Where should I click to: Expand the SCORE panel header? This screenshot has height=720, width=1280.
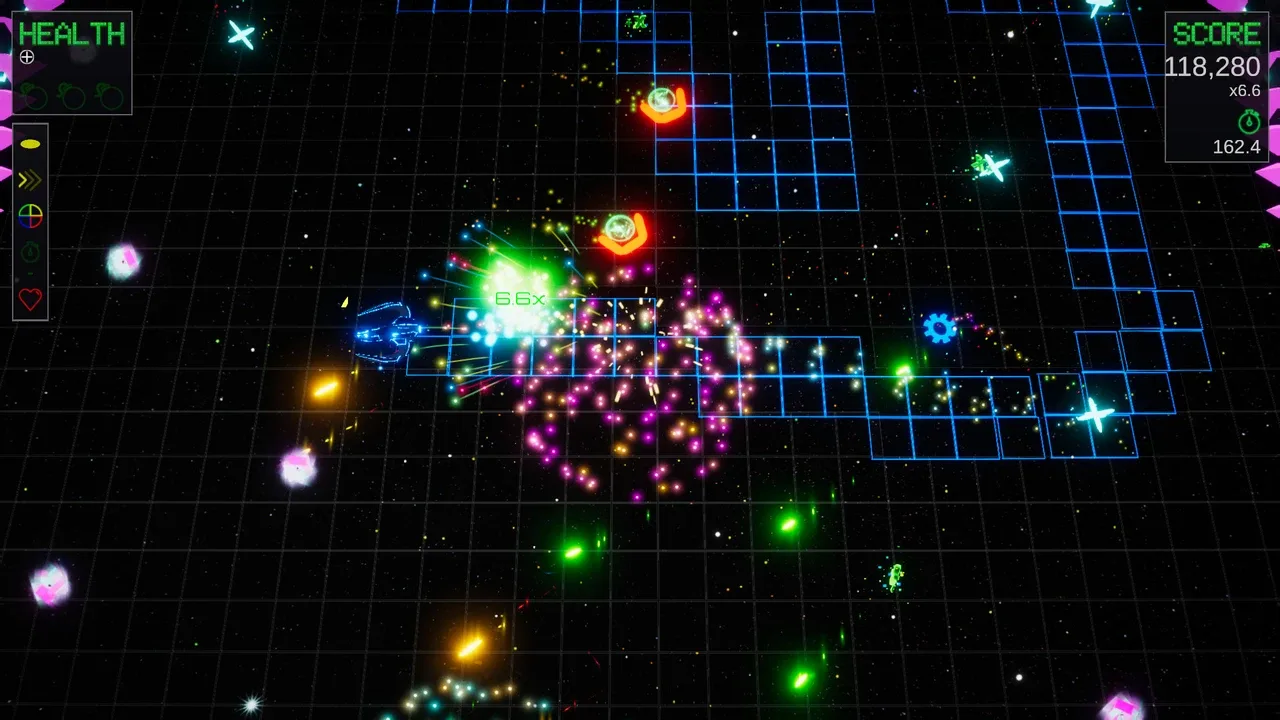pos(1216,33)
